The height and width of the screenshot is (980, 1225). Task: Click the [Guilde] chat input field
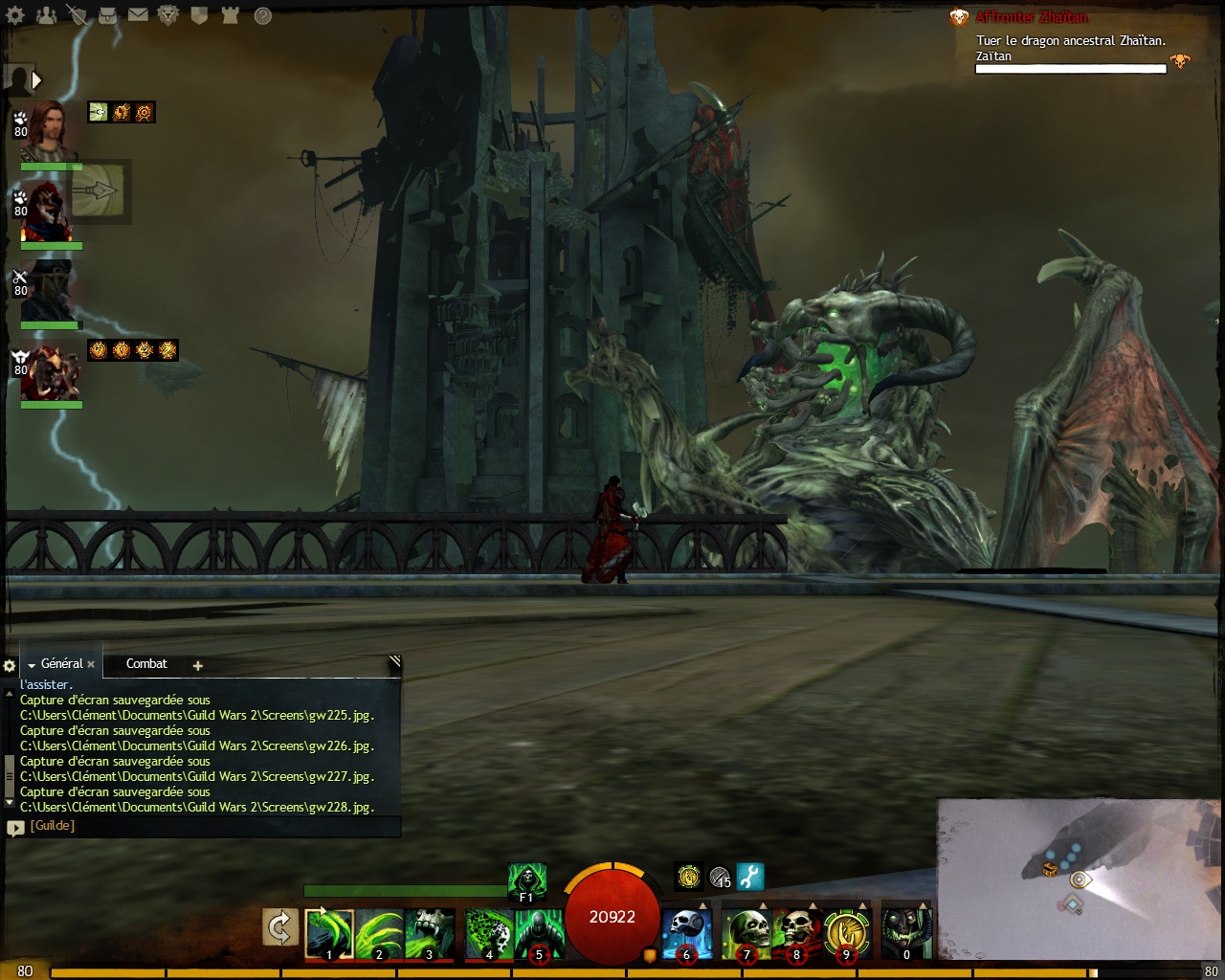point(211,826)
